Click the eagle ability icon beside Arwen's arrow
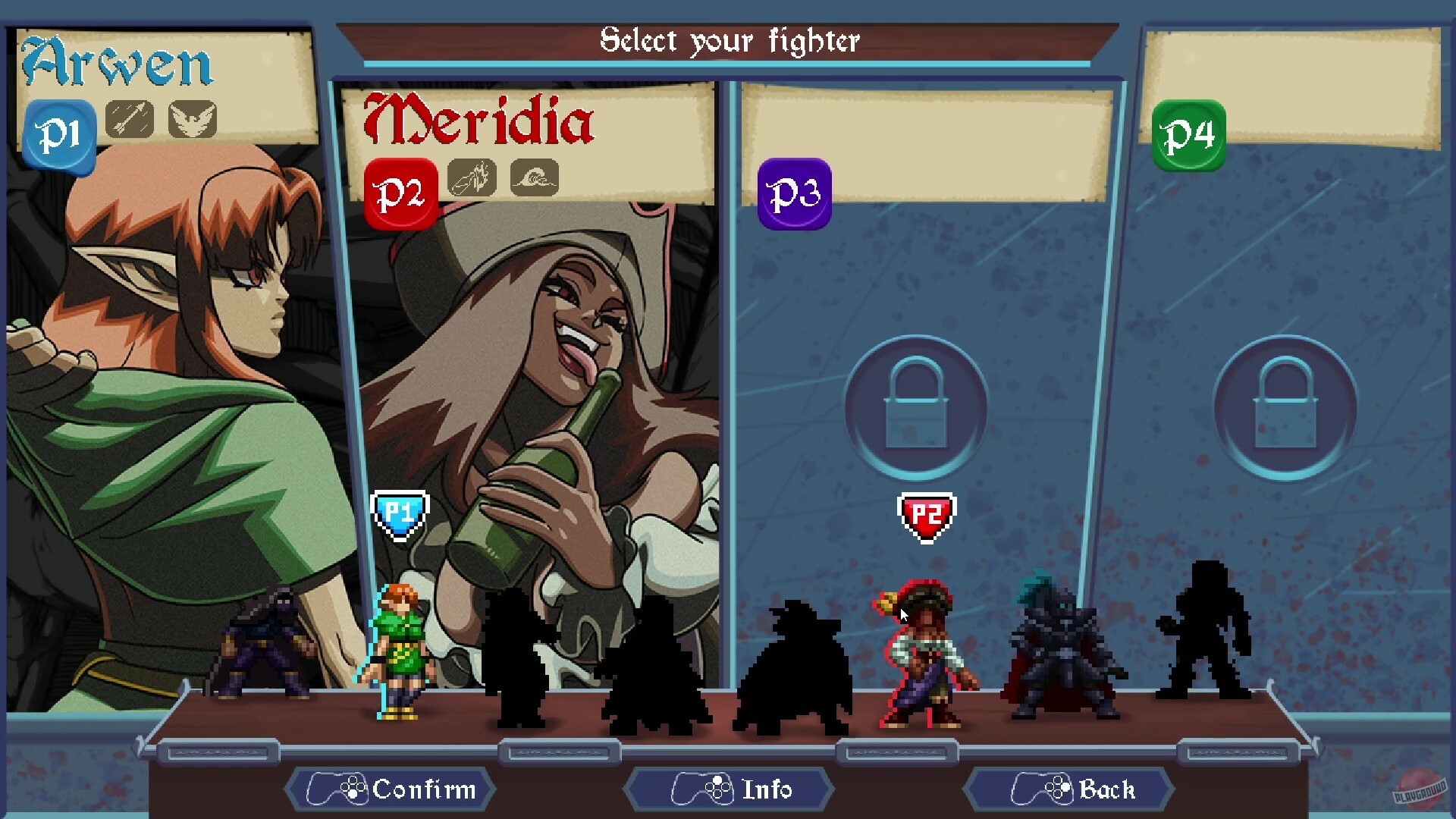The width and height of the screenshot is (1456, 819). pyautogui.click(x=192, y=117)
